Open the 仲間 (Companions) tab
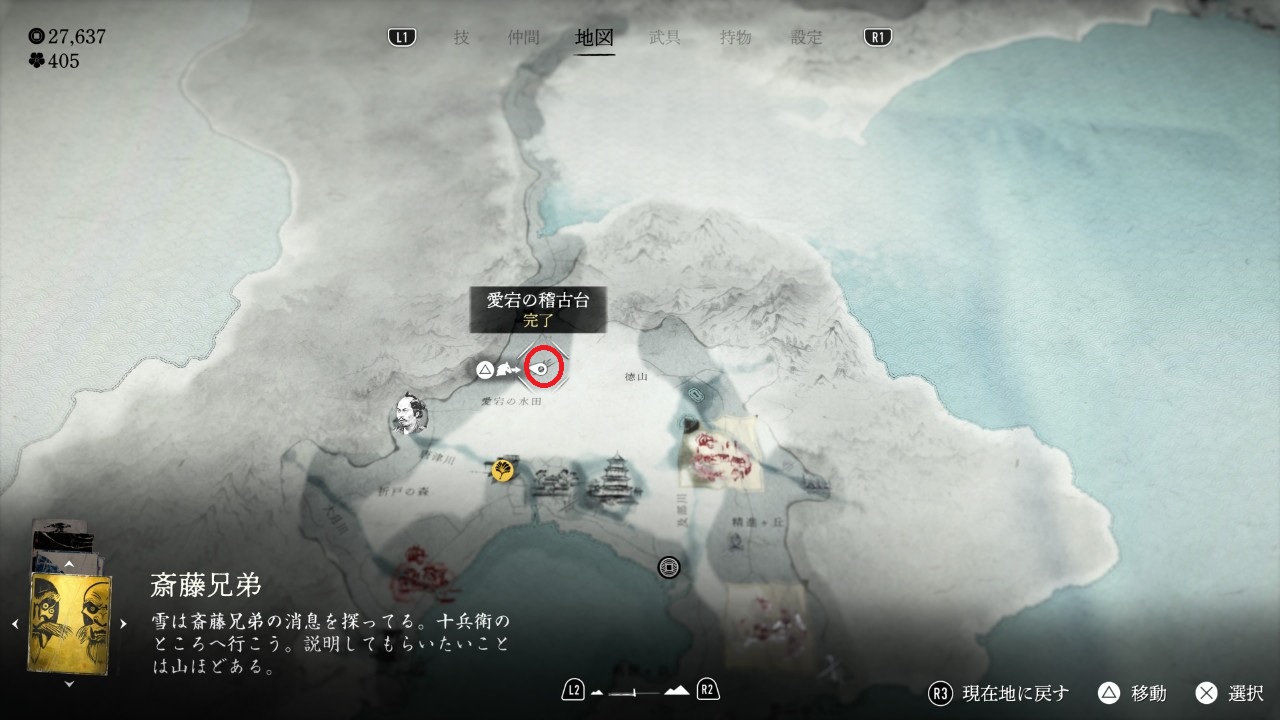 [x=523, y=38]
